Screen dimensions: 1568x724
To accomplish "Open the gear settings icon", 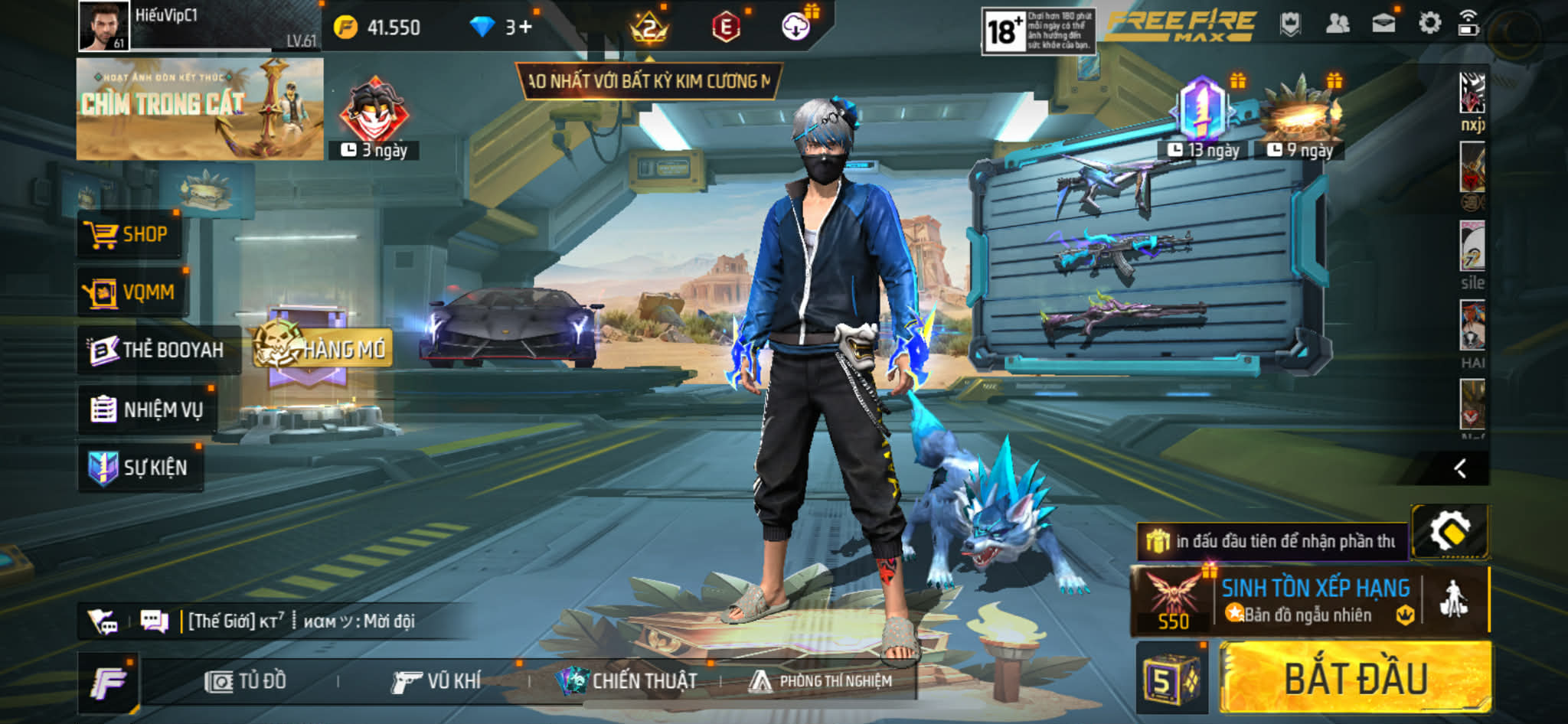I will click(x=1429, y=23).
